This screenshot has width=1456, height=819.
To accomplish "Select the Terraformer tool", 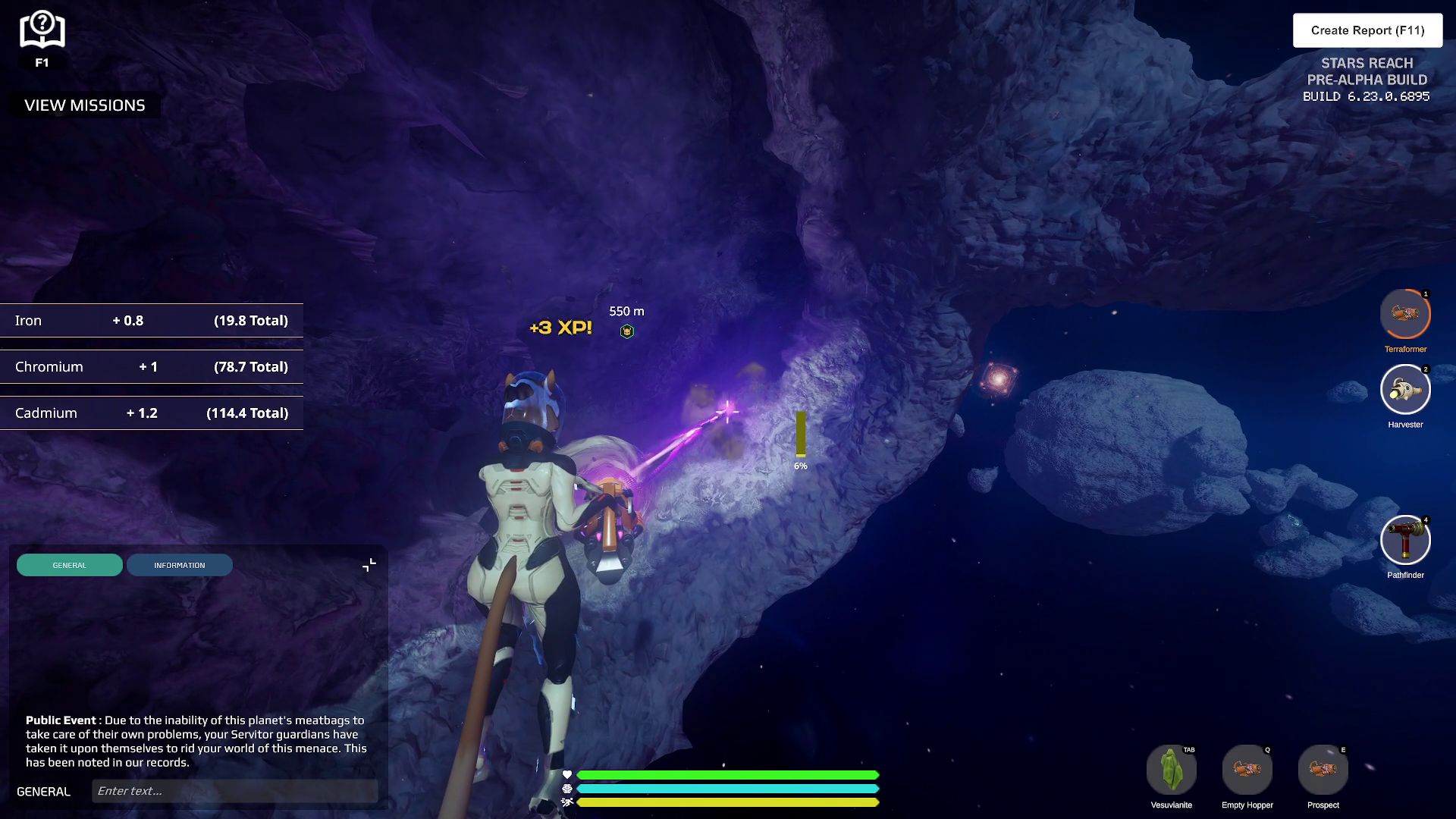I will 1405,314.
